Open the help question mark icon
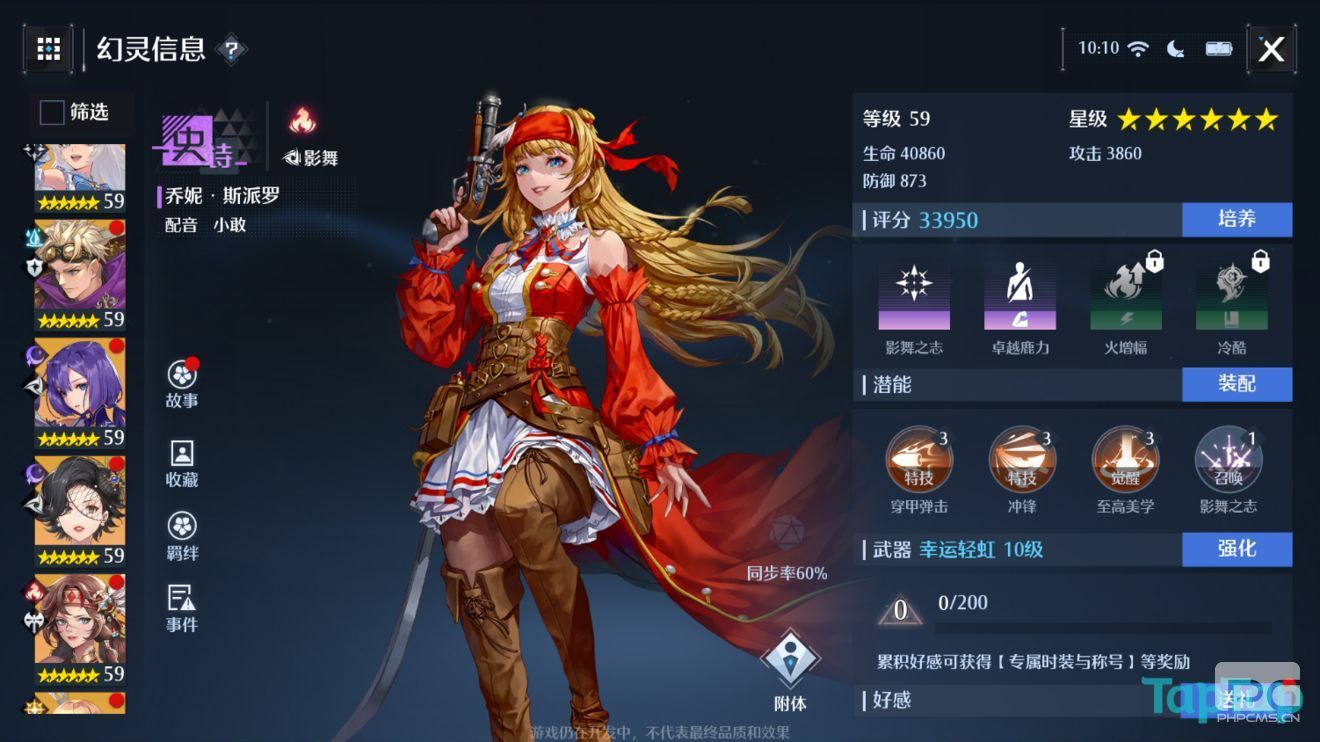Viewport: 1320px width, 742px height. tap(232, 48)
